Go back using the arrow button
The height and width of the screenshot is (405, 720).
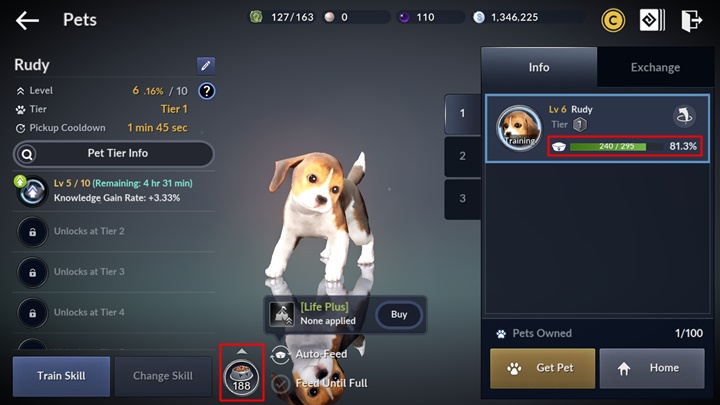[x=27, y=20]
